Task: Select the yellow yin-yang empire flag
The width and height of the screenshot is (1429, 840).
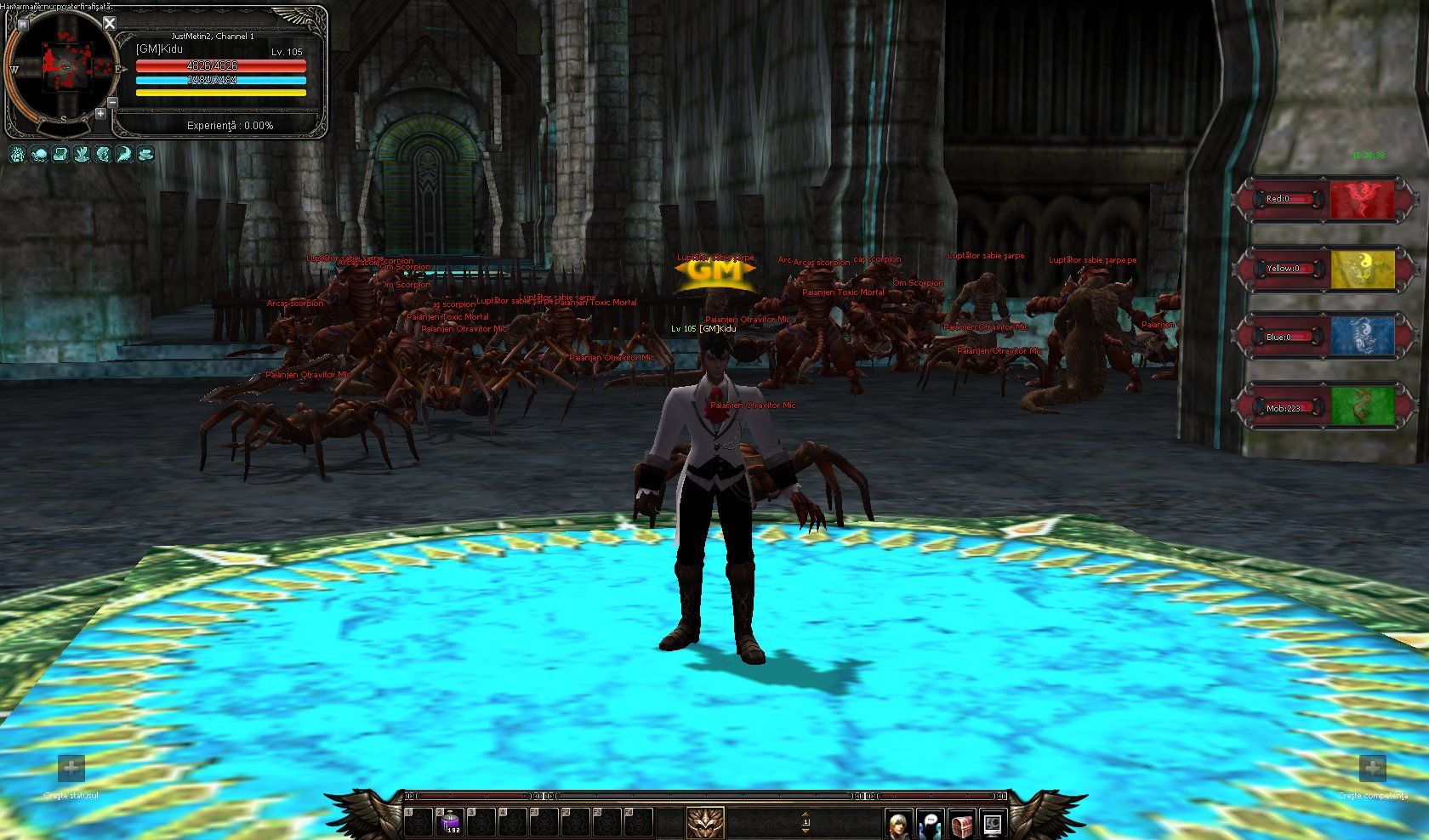Action: click(x=1362, y=269)
